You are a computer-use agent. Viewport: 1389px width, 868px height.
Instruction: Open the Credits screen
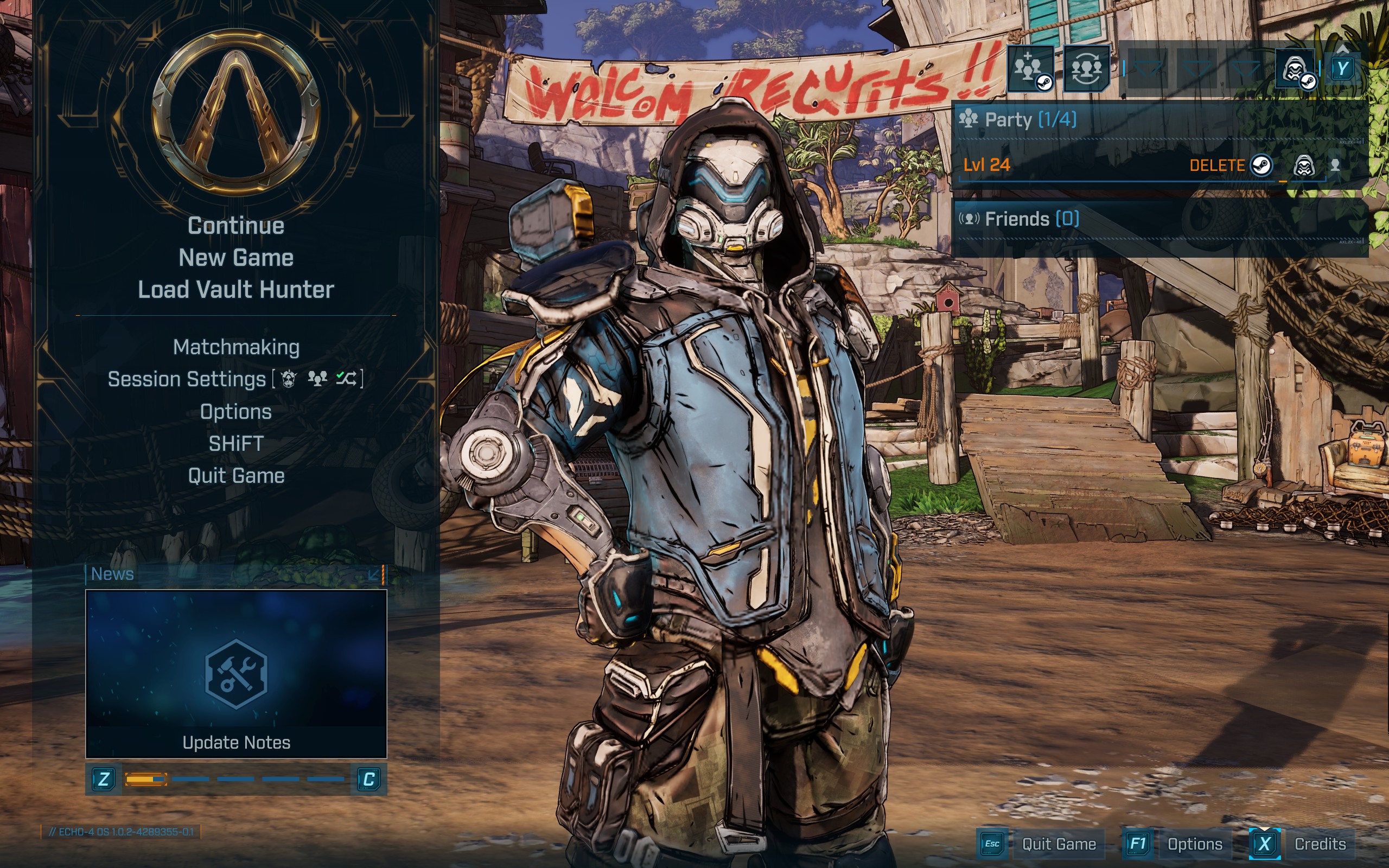click(x=1320, y=844)
